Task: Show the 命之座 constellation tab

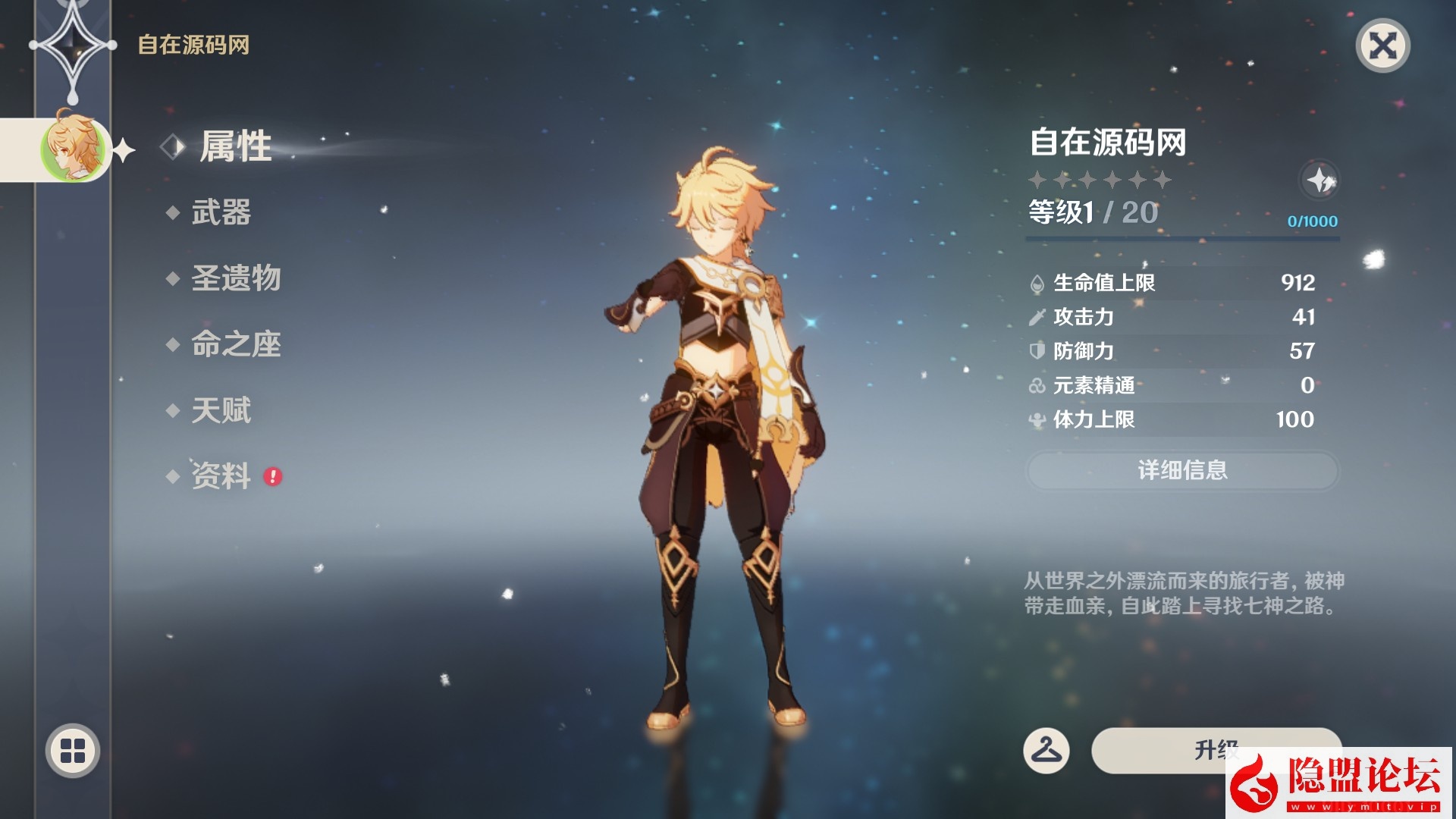Action: pyautogui.click(x=236, y=344)
